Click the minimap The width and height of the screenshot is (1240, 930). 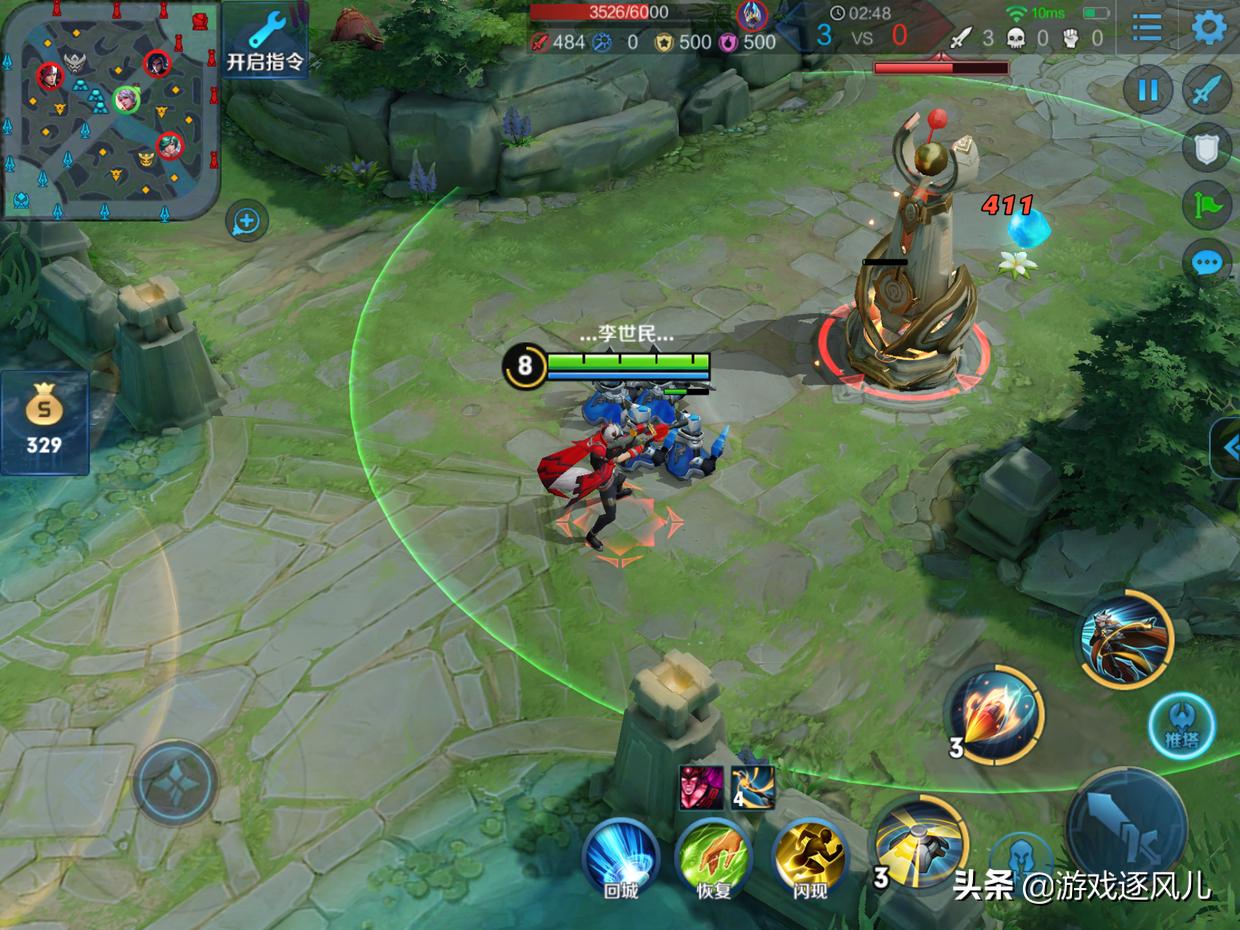coord(110,110)
